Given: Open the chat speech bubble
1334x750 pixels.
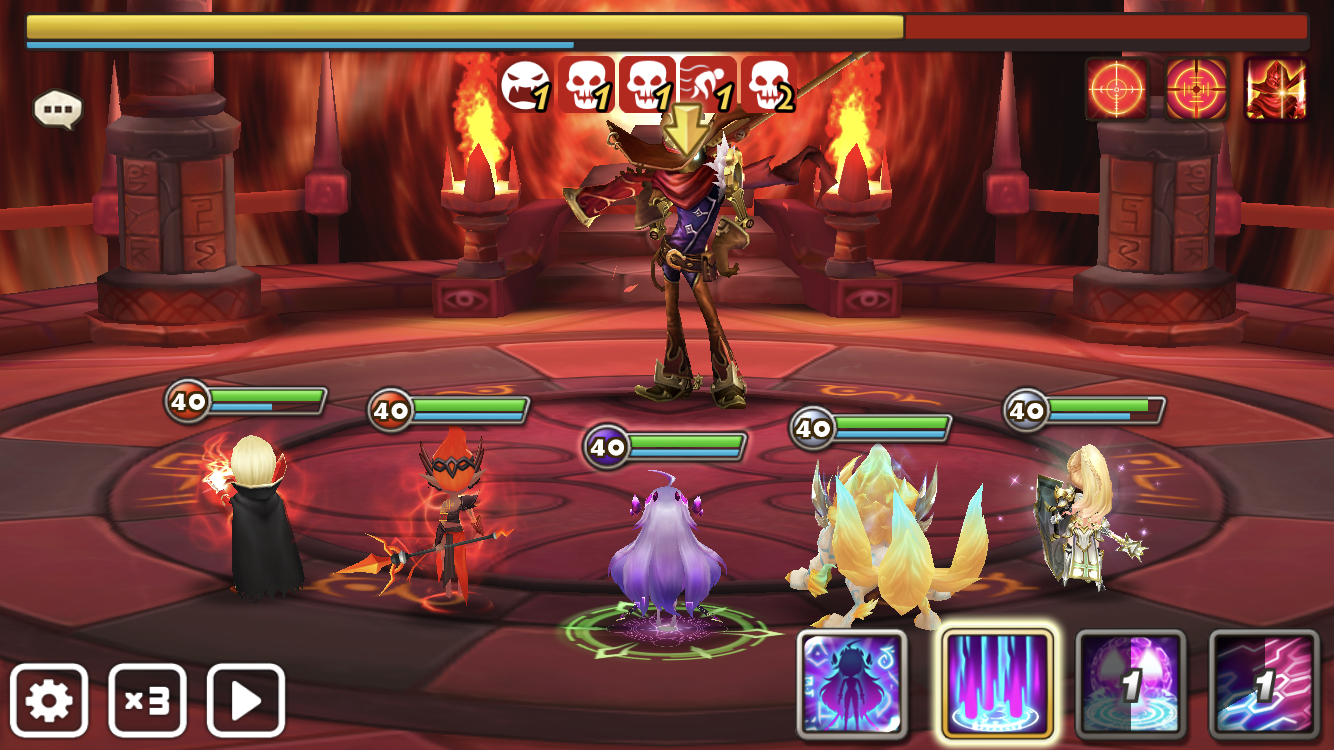Looking at the screenshot, I should click(57, 109).
